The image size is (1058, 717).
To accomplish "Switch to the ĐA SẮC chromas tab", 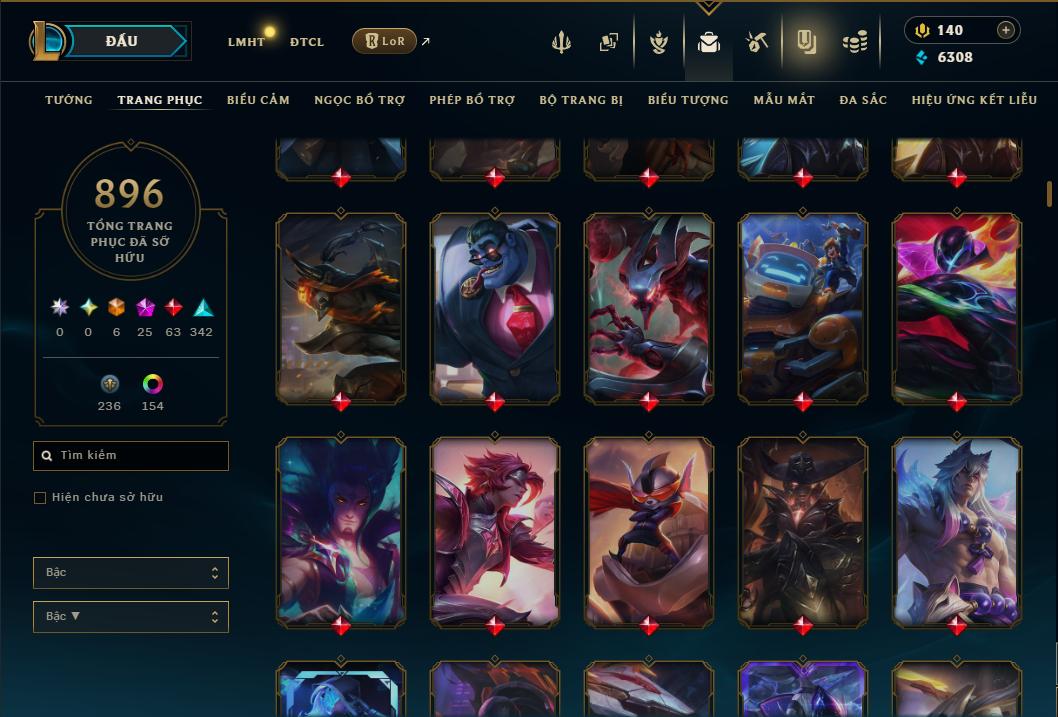I will (x=863, y=100).
